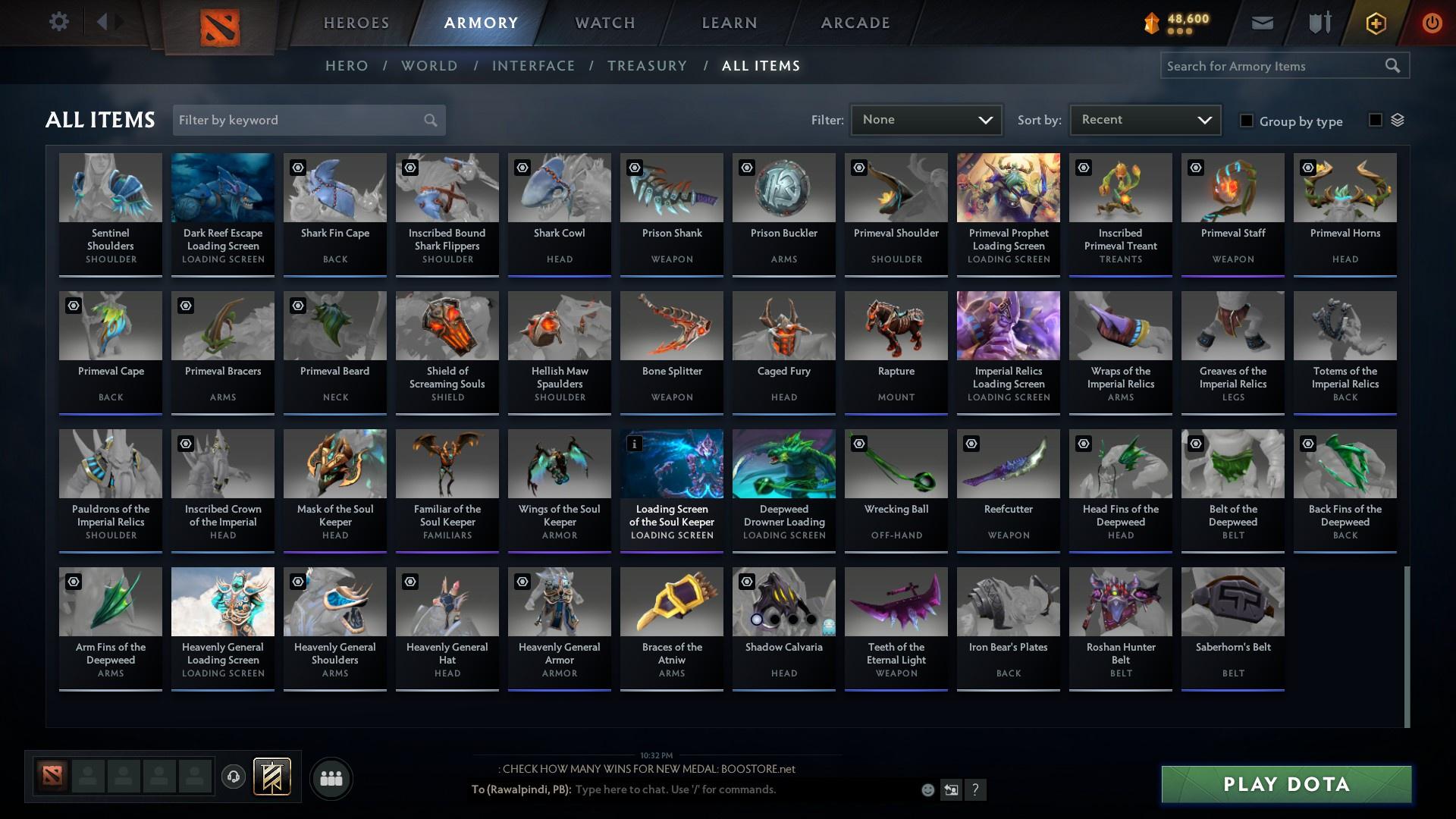Open the mail notifications inbox
1456x819 pixels.
click(1261, 23)
